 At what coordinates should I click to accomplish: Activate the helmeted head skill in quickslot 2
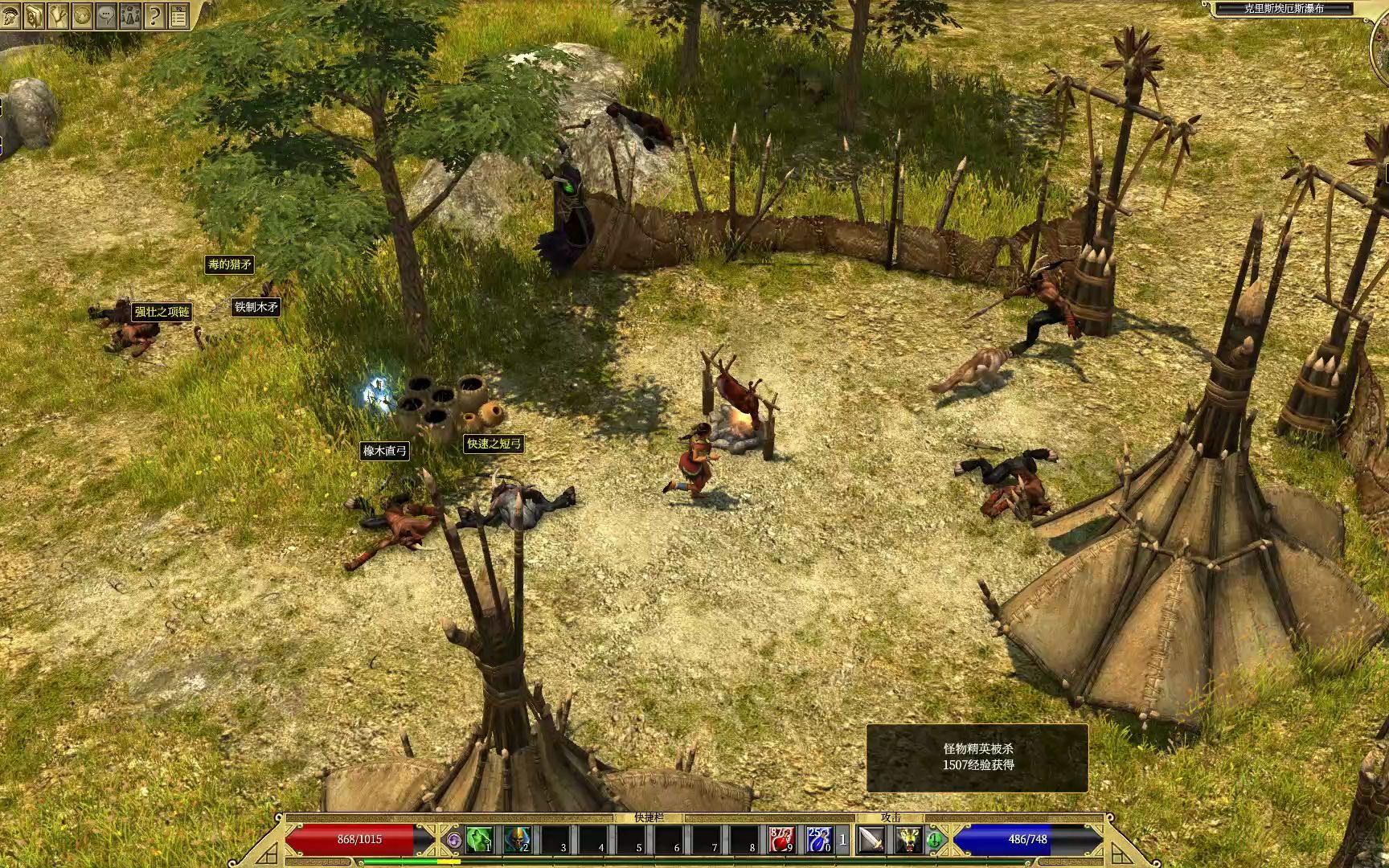pos(517,840)
